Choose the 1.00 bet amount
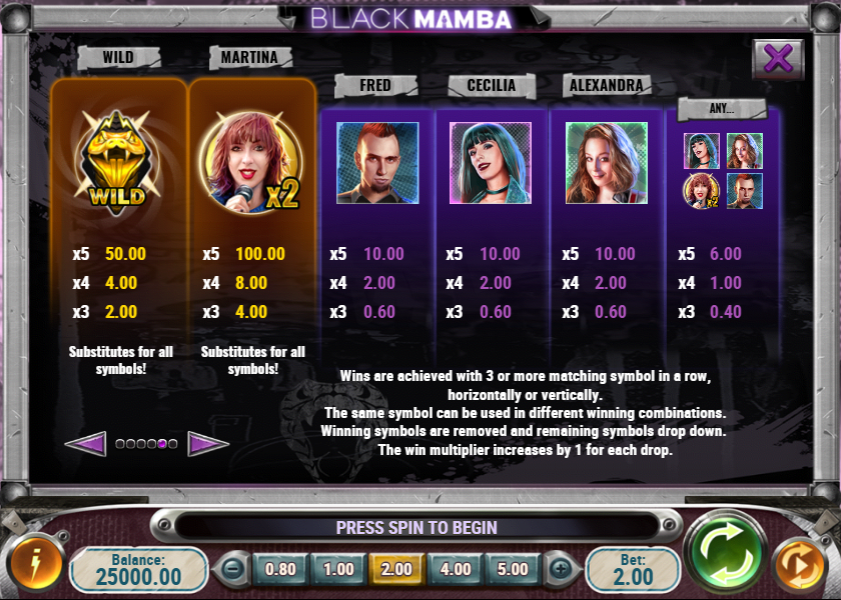841x600 pixels. coord(338,569)
